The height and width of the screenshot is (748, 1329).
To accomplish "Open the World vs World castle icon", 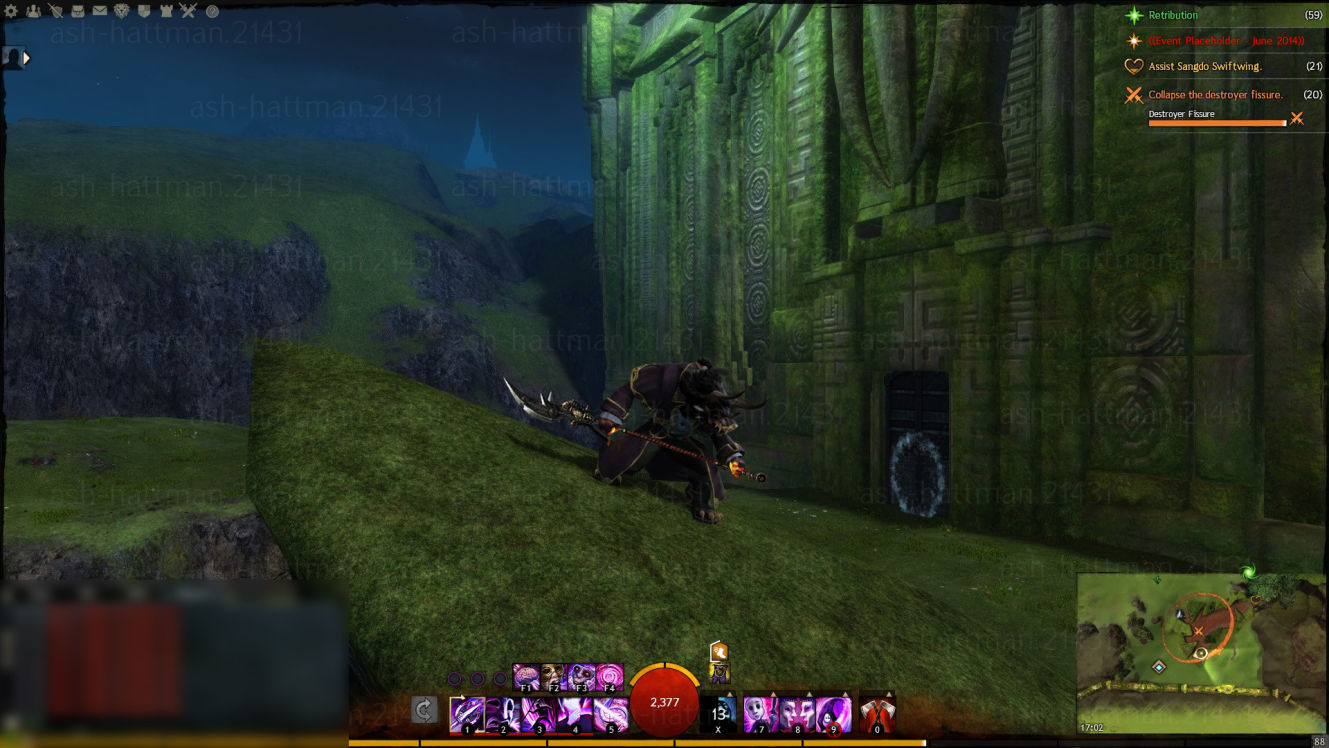I will tap(166, 11).
